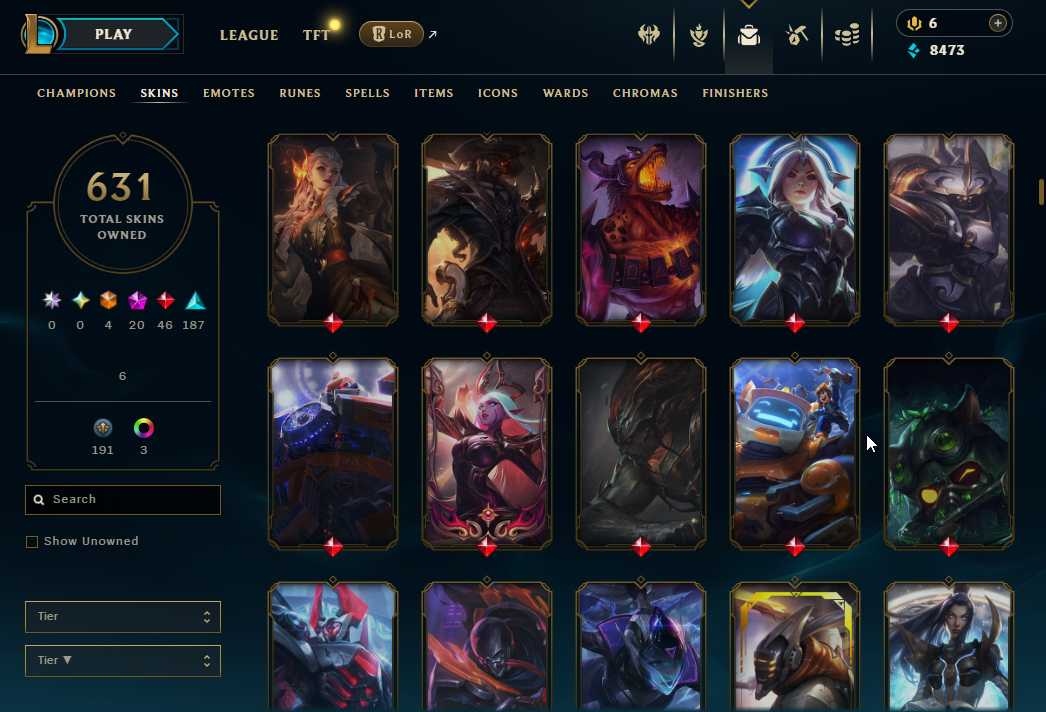1046x712 pixels.
Task: Open the Store coins icon
Action: click(847, 36)
